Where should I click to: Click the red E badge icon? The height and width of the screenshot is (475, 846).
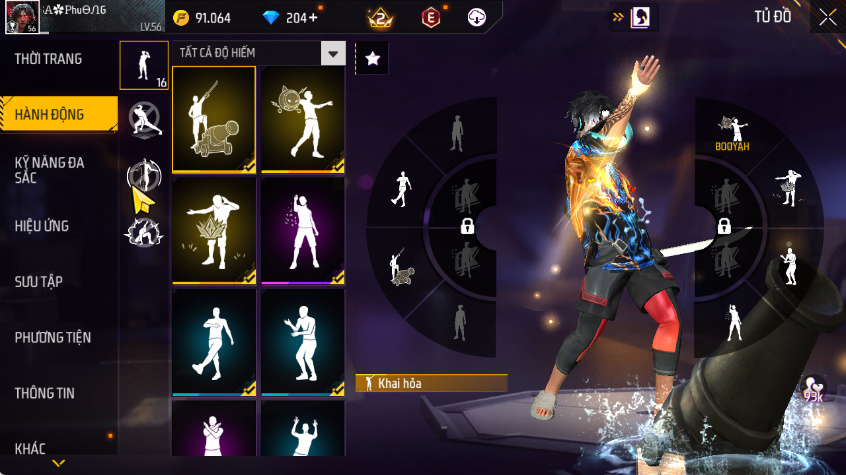430,17
